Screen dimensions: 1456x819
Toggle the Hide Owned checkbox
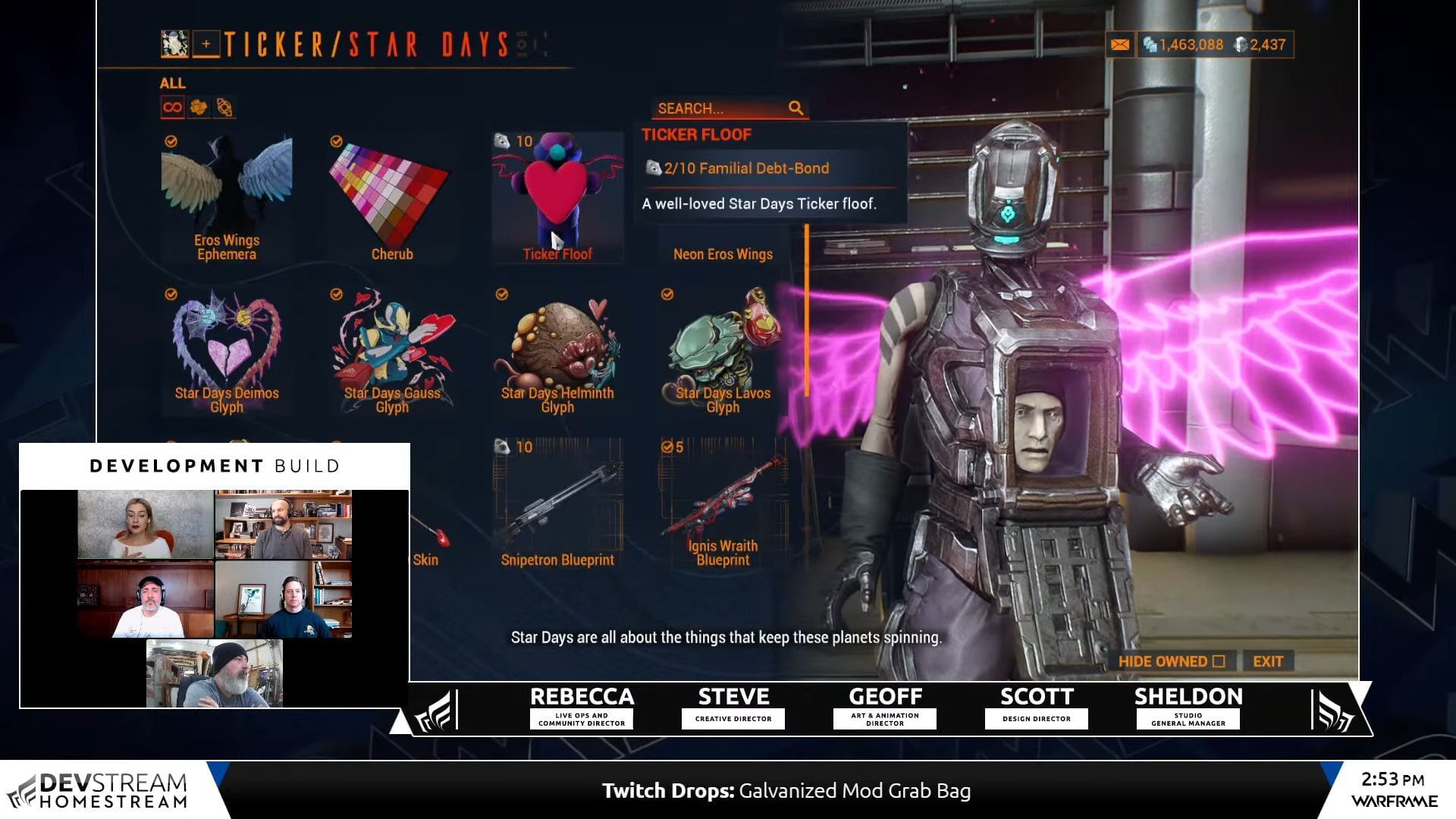point(1219,661)
